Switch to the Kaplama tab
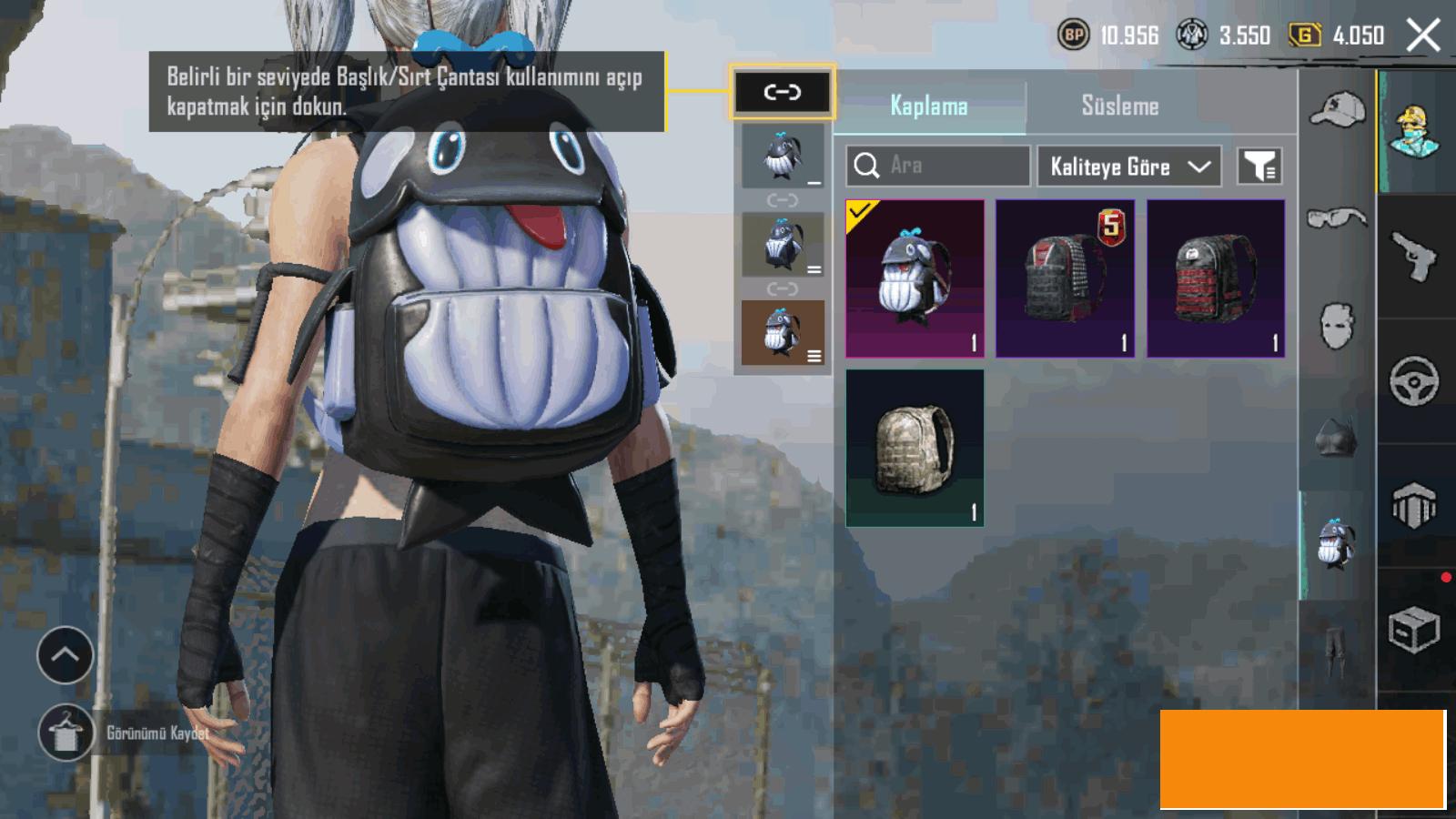The image size is (1456, 819). click(929, 106)
